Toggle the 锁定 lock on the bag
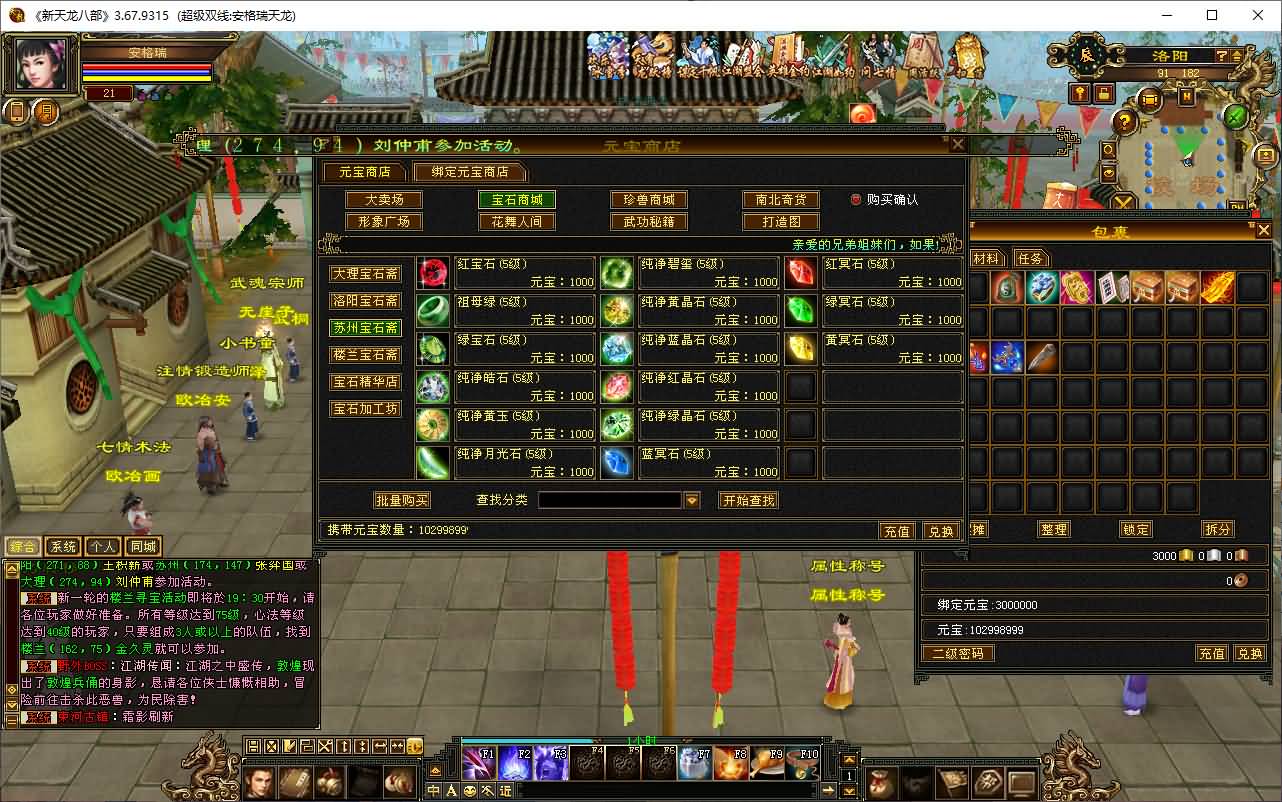The width and height of the screenshot is (1282, 802). point(1135,529)
